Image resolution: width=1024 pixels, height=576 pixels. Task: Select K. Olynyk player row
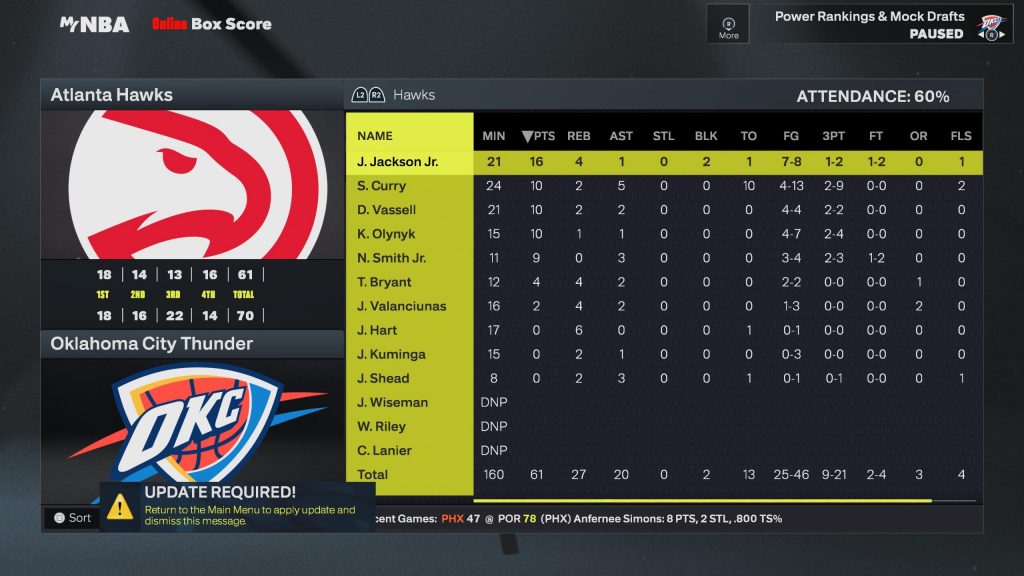[x=385, y=234]
